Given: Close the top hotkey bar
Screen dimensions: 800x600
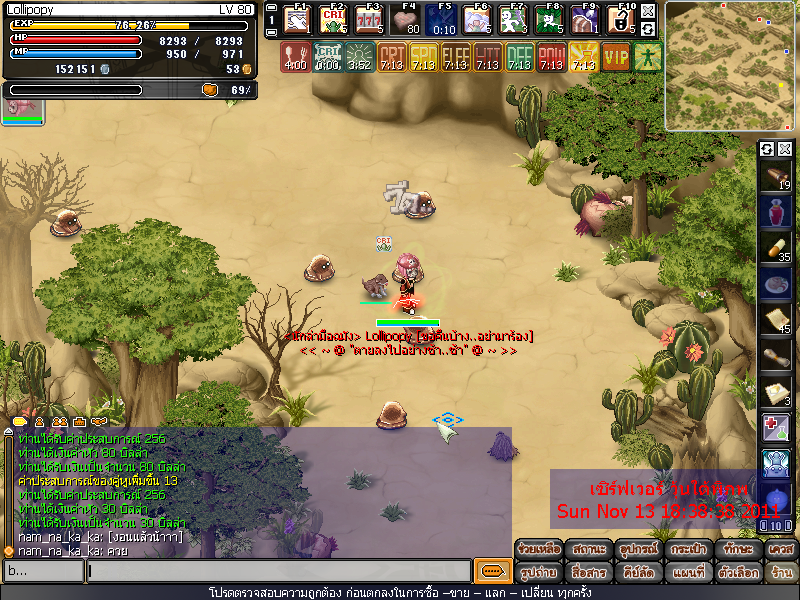Looking at the screenshot, I should coord(648,11).
